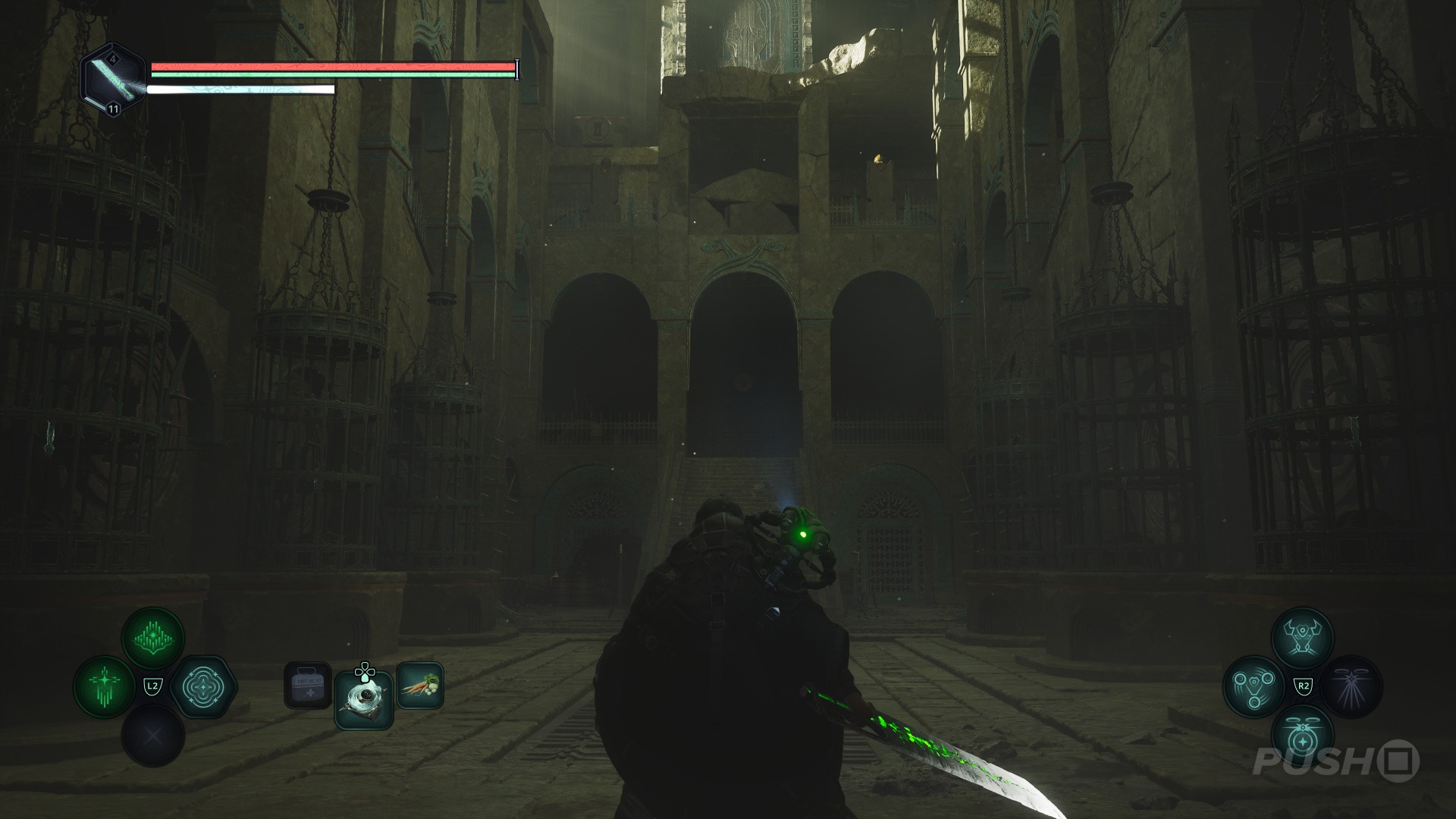Click the empty dark X ability slot
Screen dimensions: 1456x819
(x=153, y=736)
